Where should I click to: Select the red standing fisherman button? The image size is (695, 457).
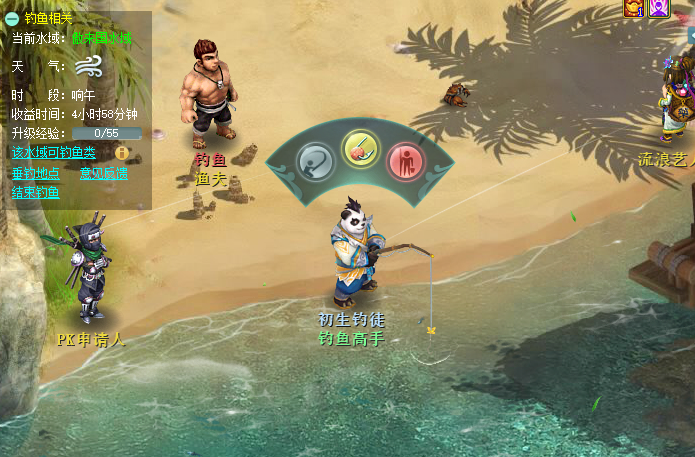[405, 161]
